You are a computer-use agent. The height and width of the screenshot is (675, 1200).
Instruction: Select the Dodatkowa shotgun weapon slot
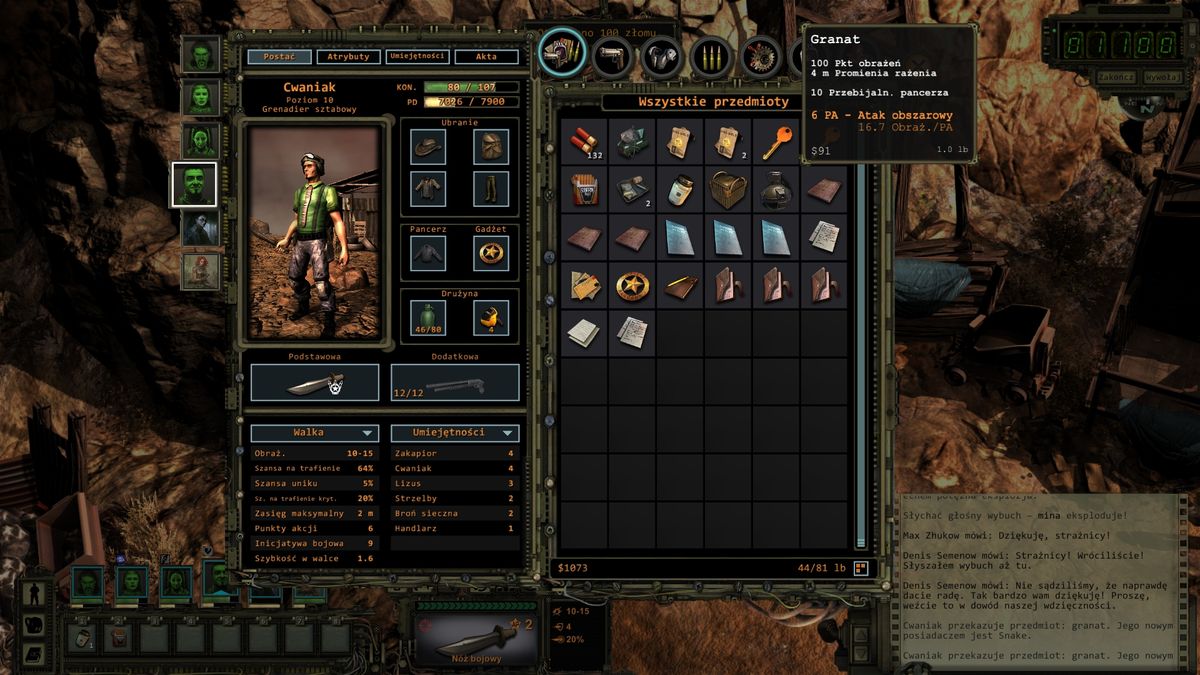pos(455,382)
